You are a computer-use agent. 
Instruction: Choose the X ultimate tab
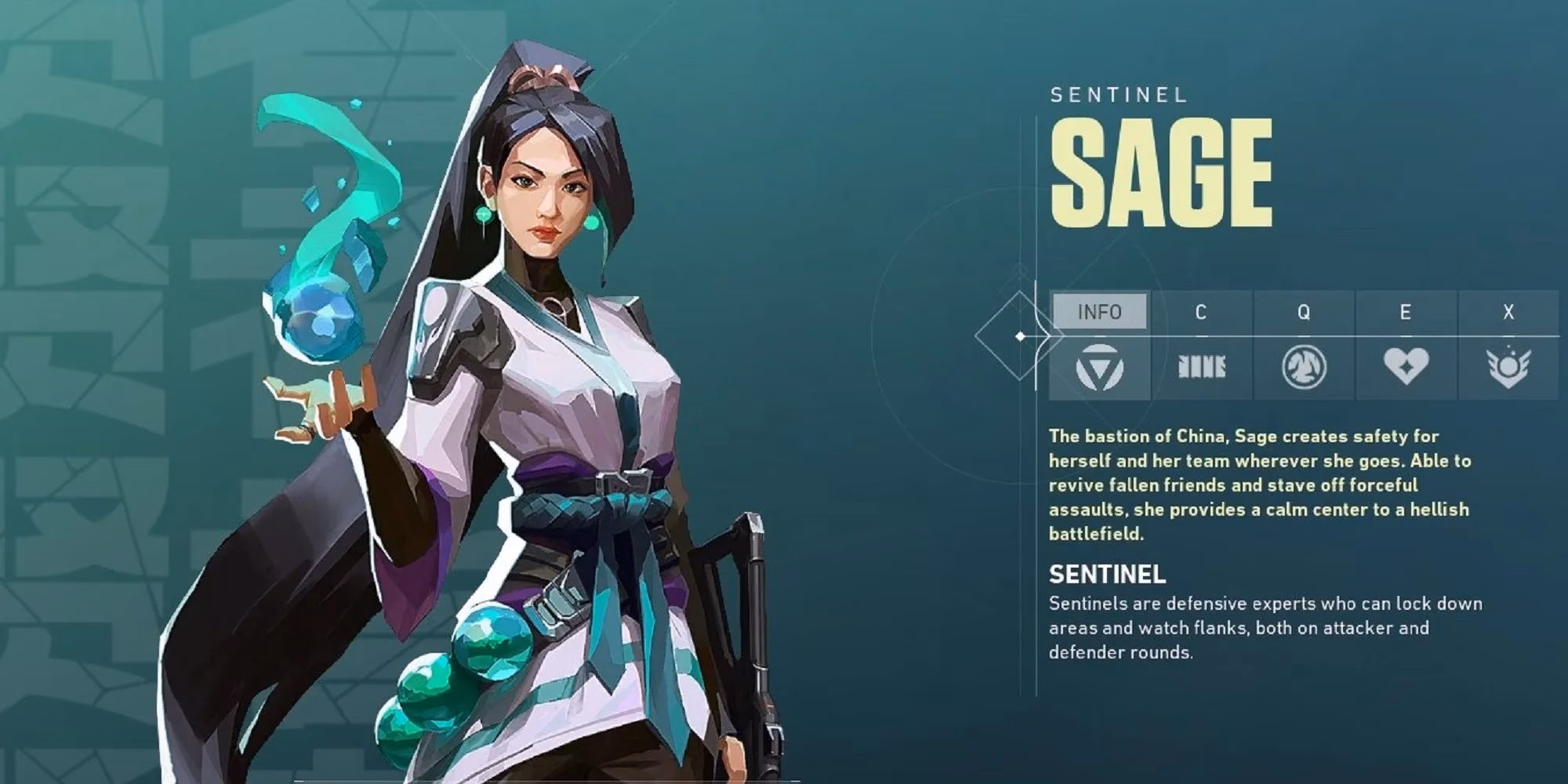[x=1508, y=312]
